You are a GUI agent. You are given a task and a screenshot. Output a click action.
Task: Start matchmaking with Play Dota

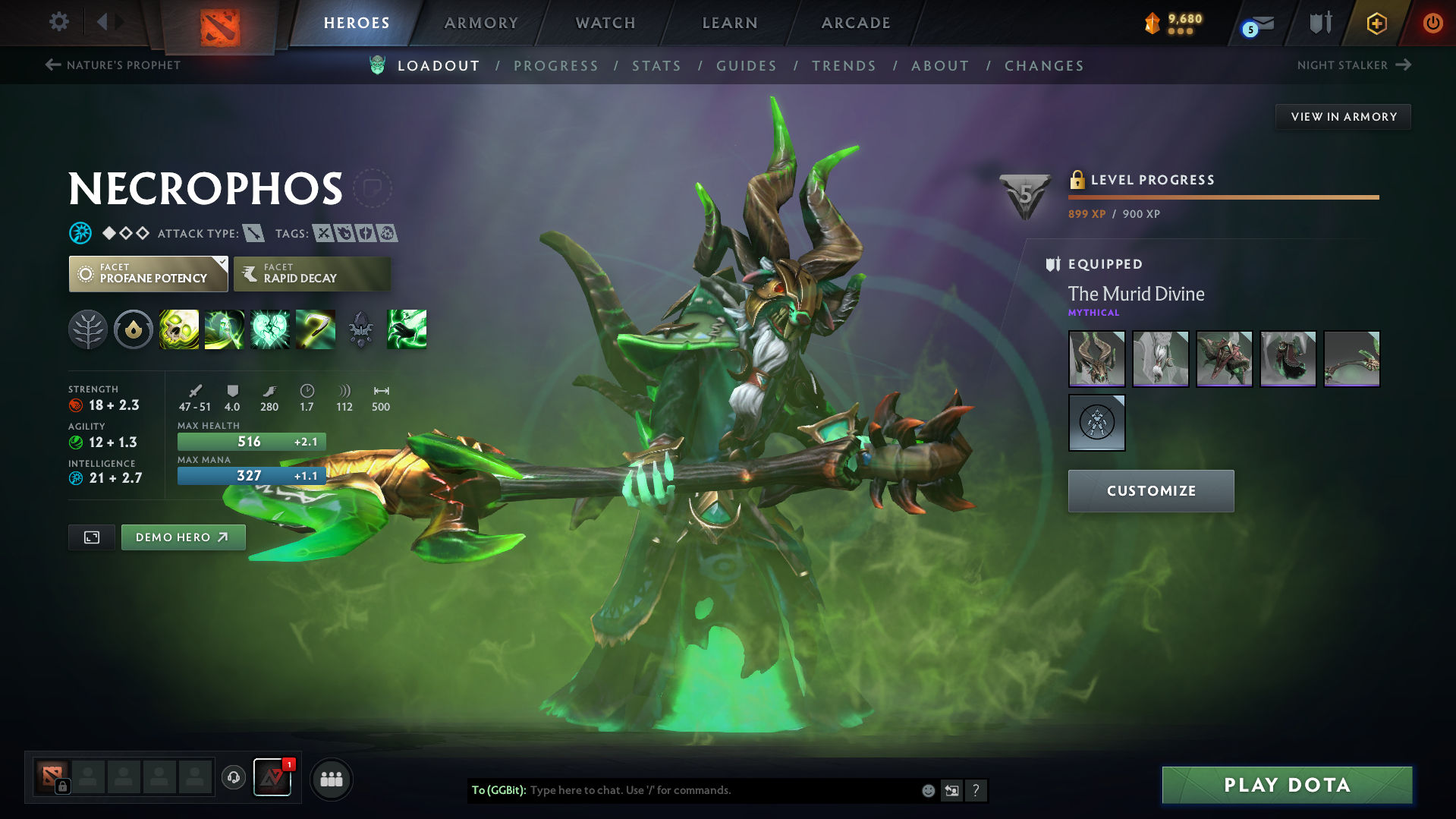point(1287,785)
